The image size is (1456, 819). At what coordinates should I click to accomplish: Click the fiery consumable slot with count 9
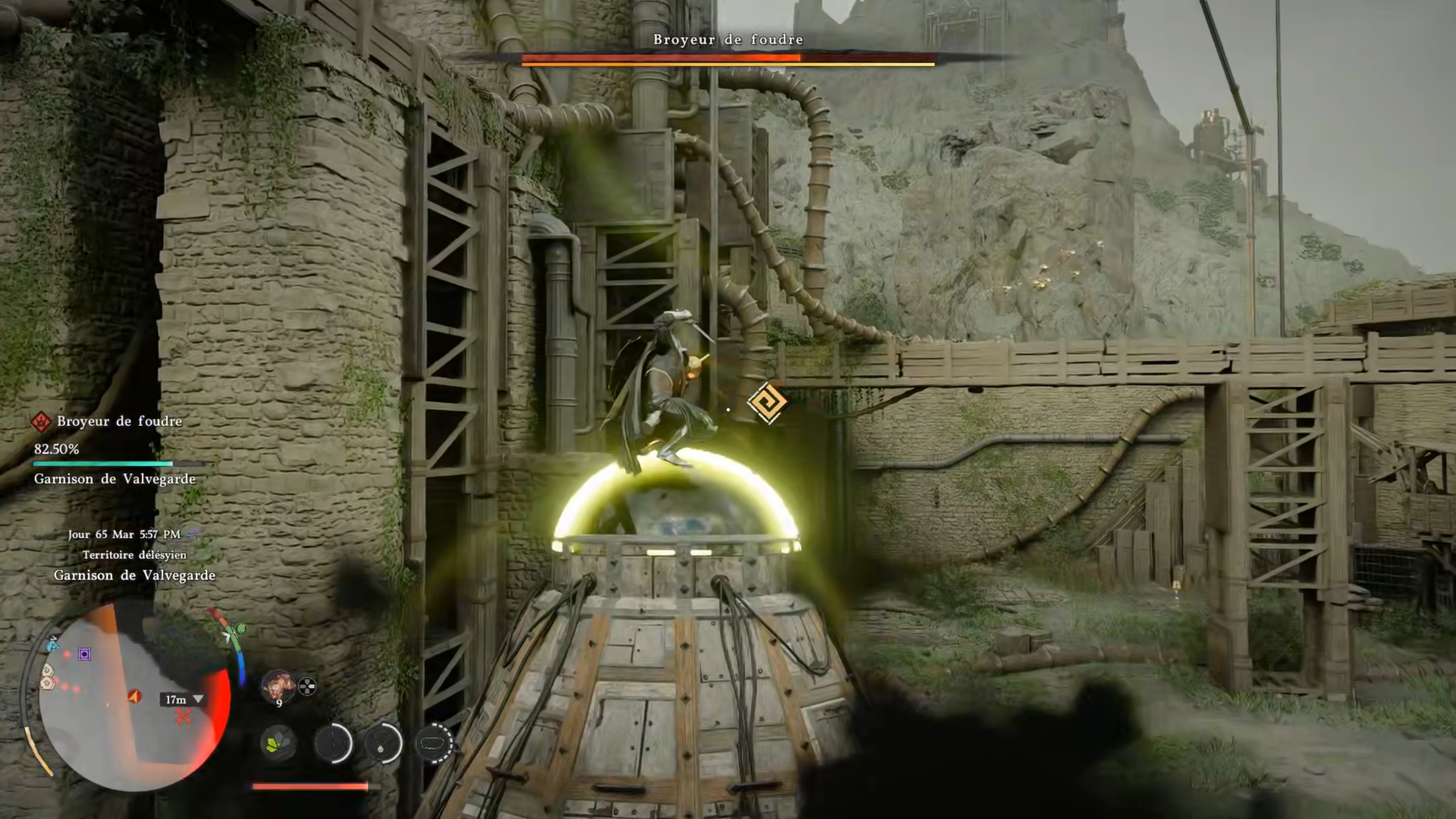point(278,685)
